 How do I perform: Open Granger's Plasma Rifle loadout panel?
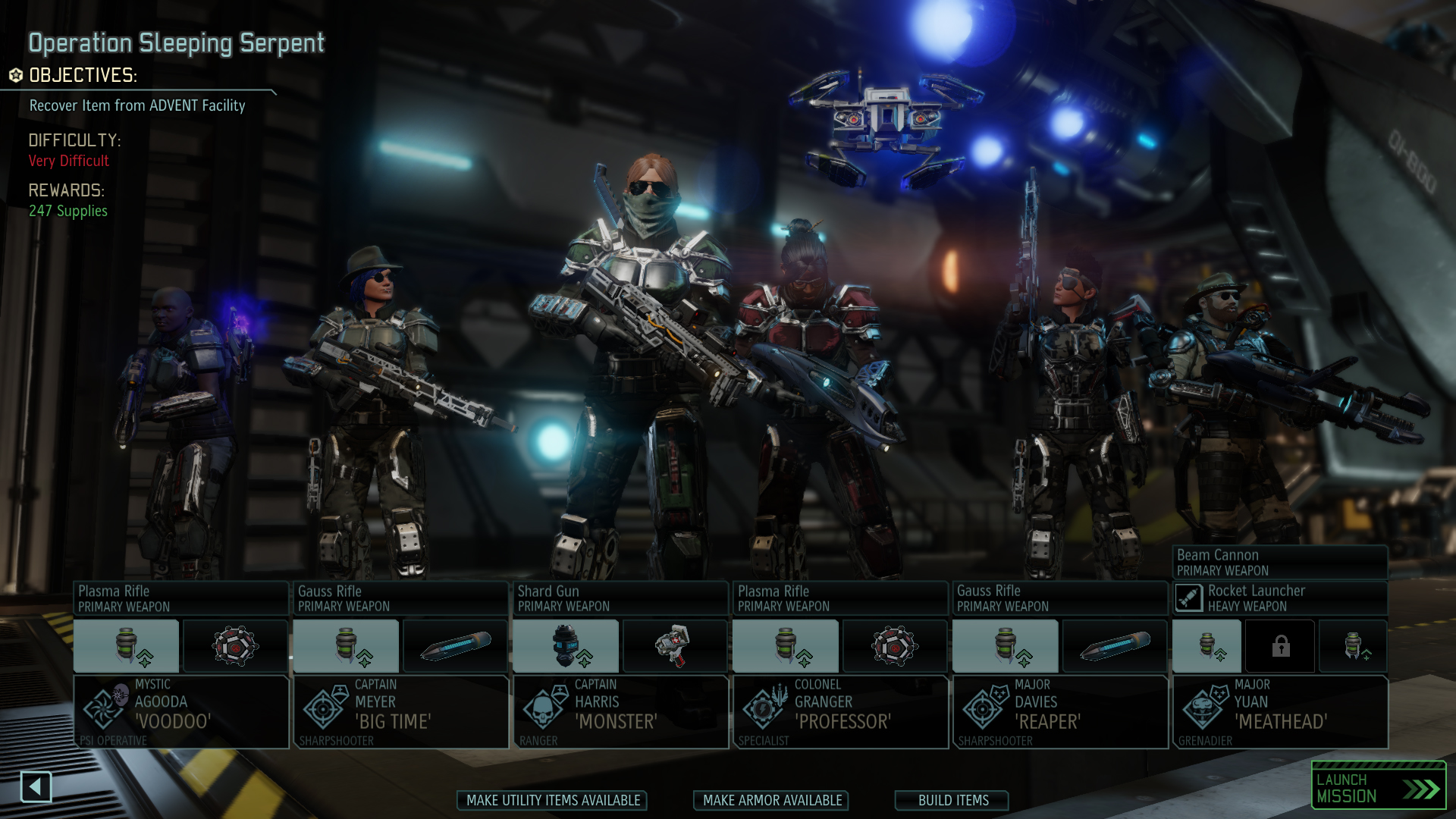point(840,598)
